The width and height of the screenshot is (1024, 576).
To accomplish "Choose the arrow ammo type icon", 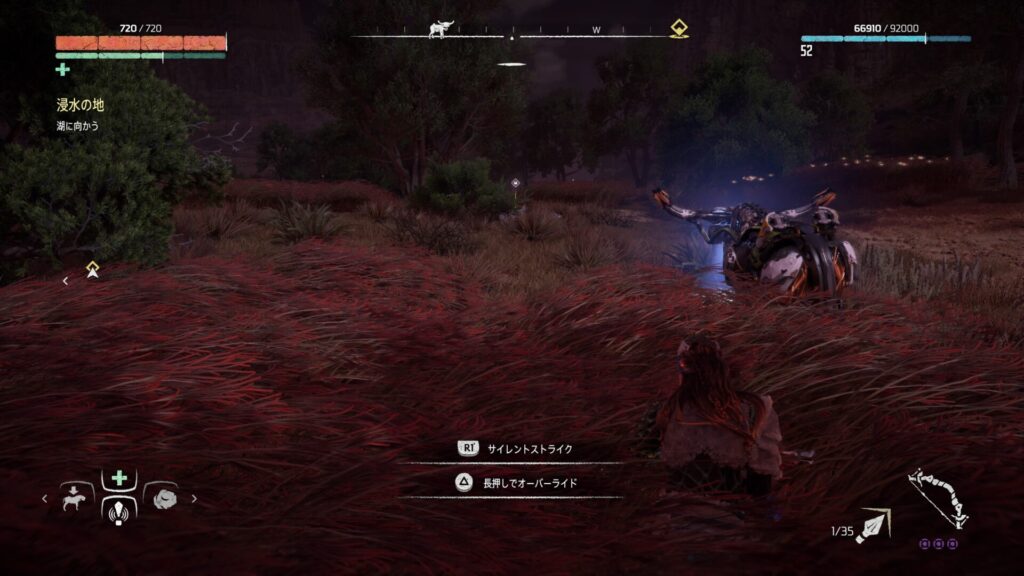I will click(x=873, y=524).
